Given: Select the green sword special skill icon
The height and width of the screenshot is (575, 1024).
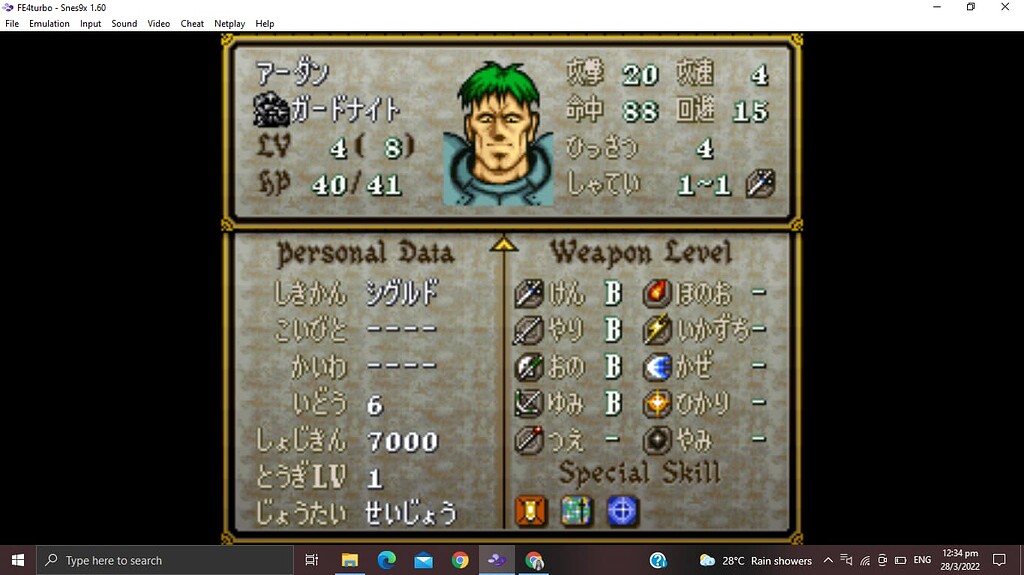Looking at the screenshot, I should pos(576,511).
